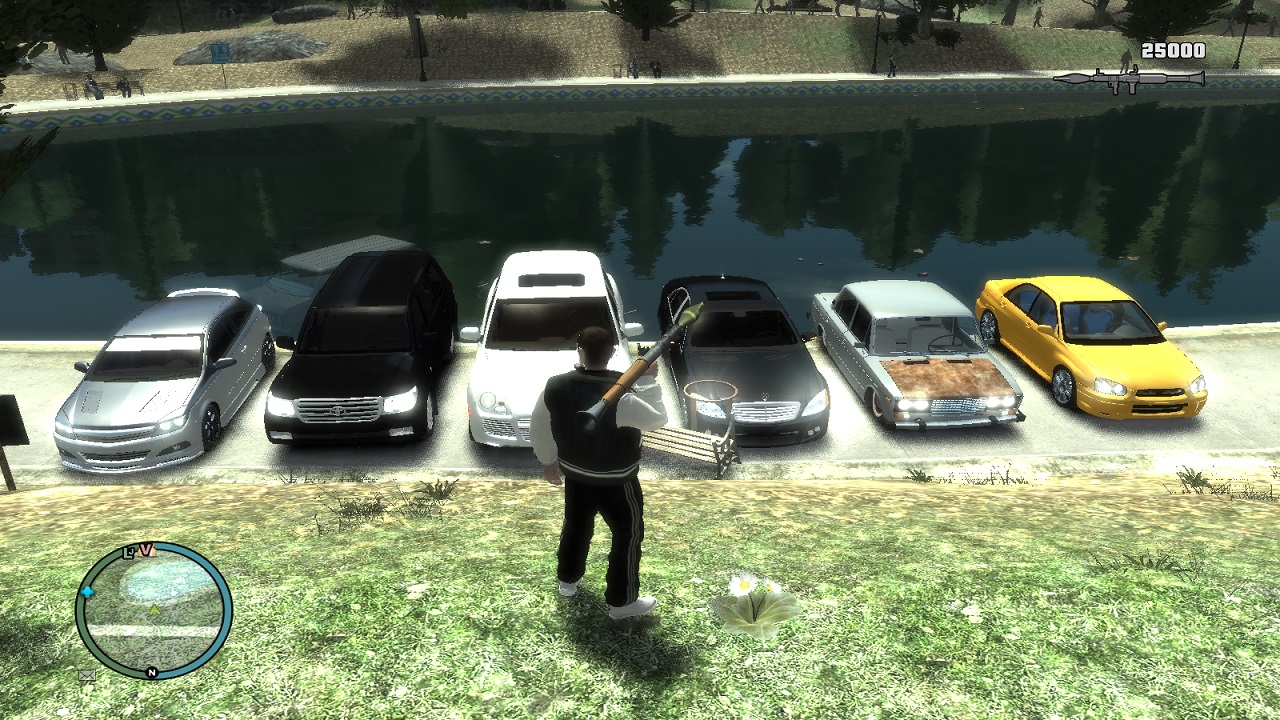This screenshot has width=1280, height=720.
Task: Click the blue cross marker on the minimap
Action: (87, 592)
